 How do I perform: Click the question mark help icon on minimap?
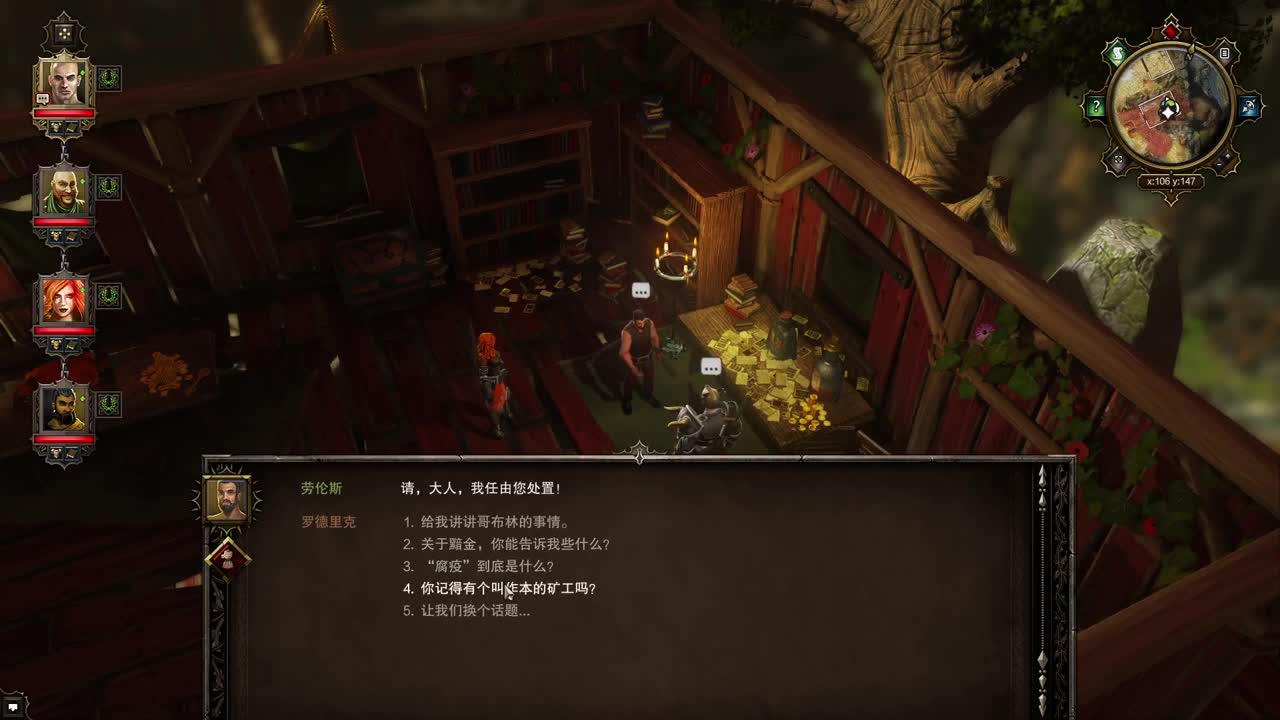(1096, 105)
